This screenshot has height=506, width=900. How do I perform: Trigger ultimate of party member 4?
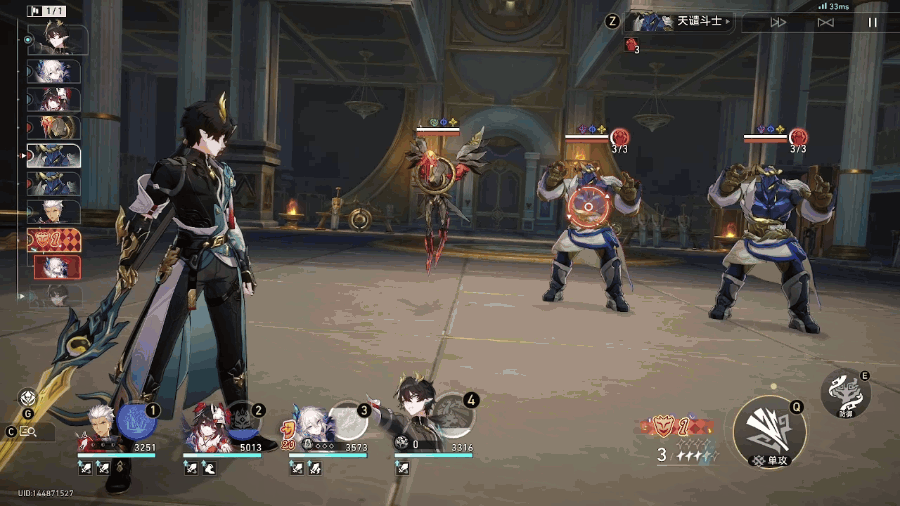pyautogui.click(x=453, y=414)
